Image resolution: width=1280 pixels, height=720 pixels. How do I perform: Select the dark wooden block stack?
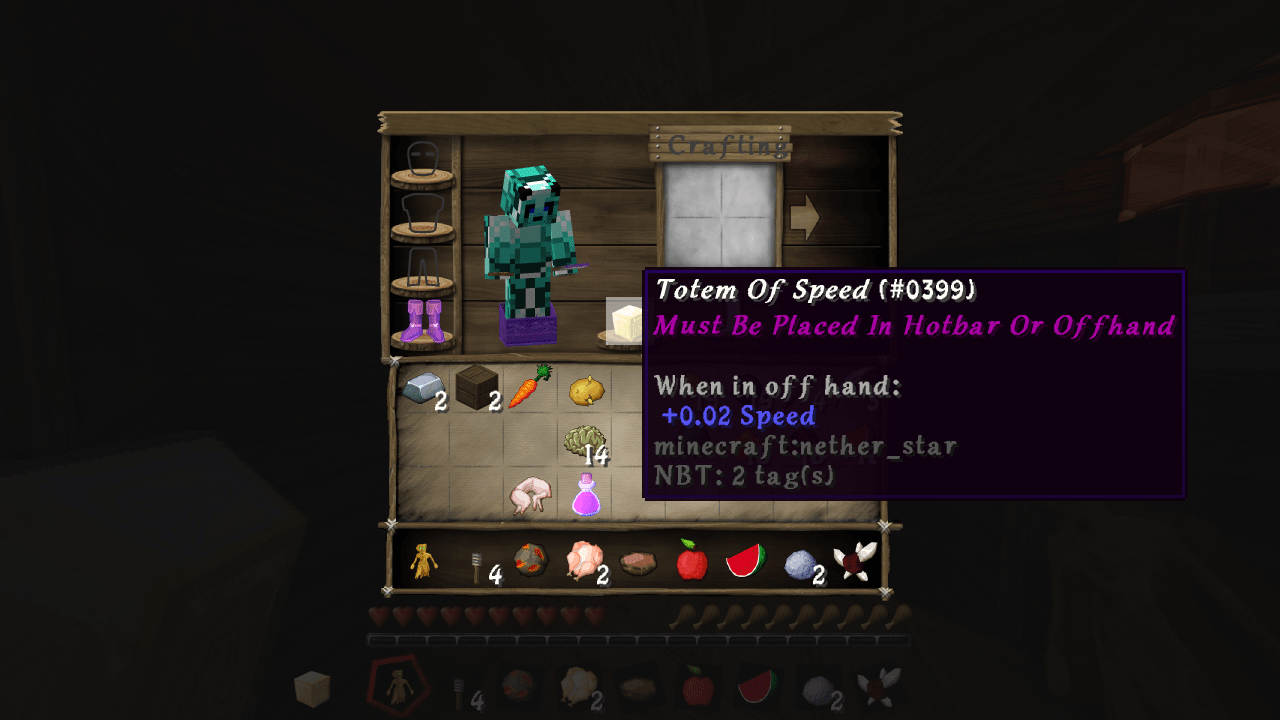coord(477,387)
